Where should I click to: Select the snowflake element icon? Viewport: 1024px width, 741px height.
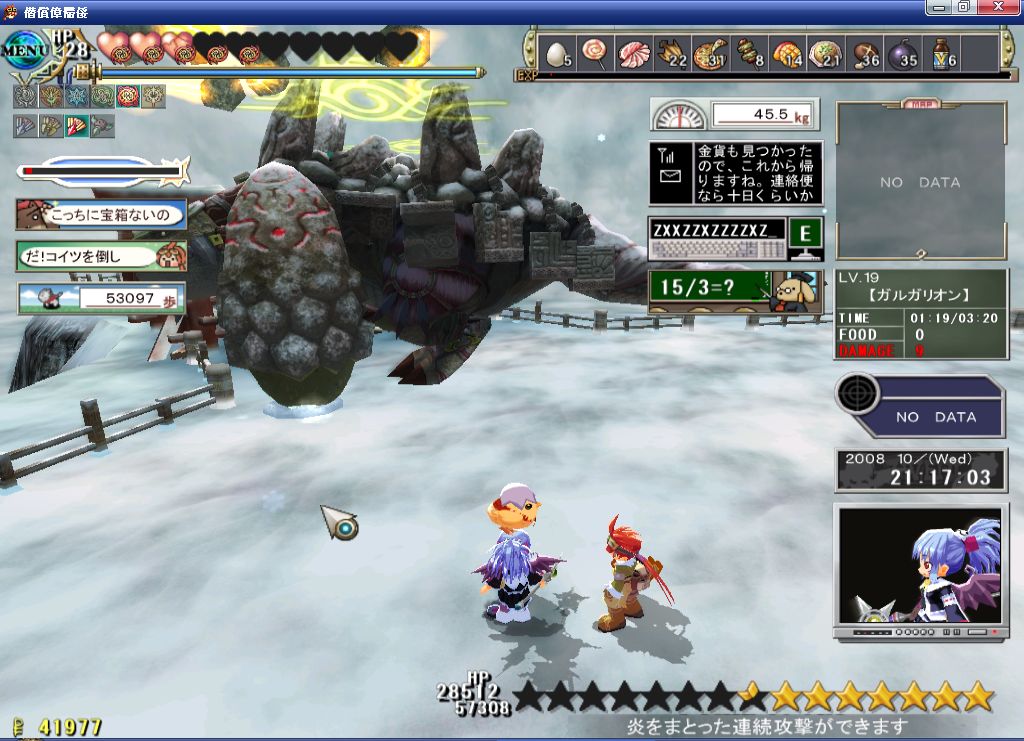pos(75,96)
